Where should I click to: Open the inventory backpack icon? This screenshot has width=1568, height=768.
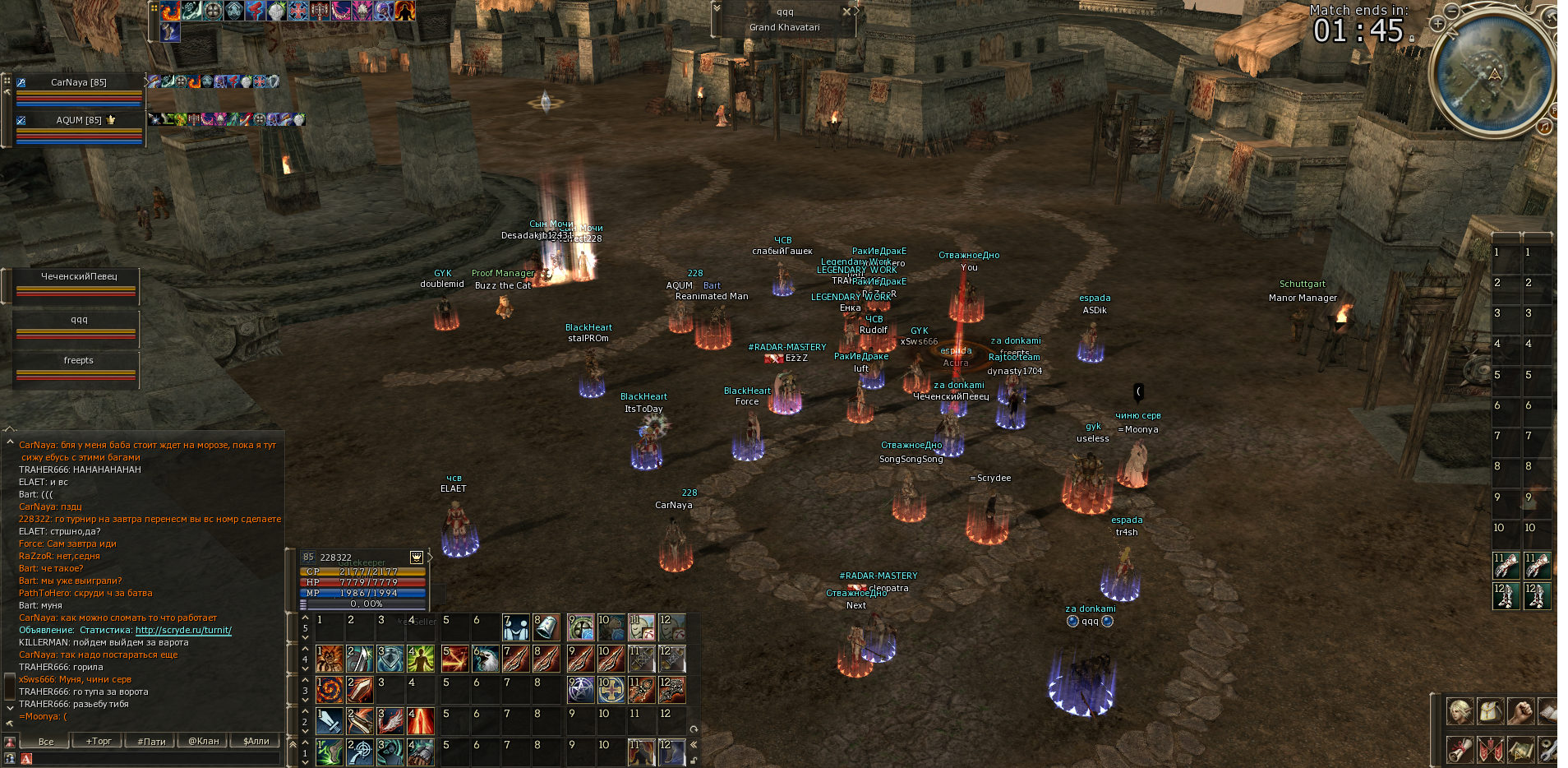click(1490, 711)
